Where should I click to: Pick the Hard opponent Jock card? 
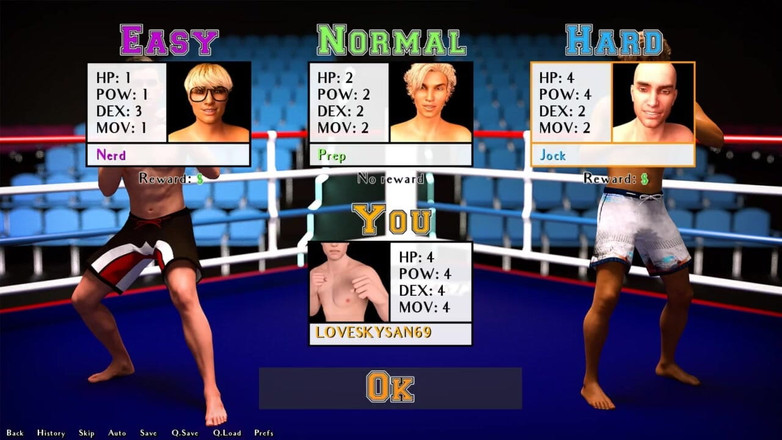click(x=612, y=113)
